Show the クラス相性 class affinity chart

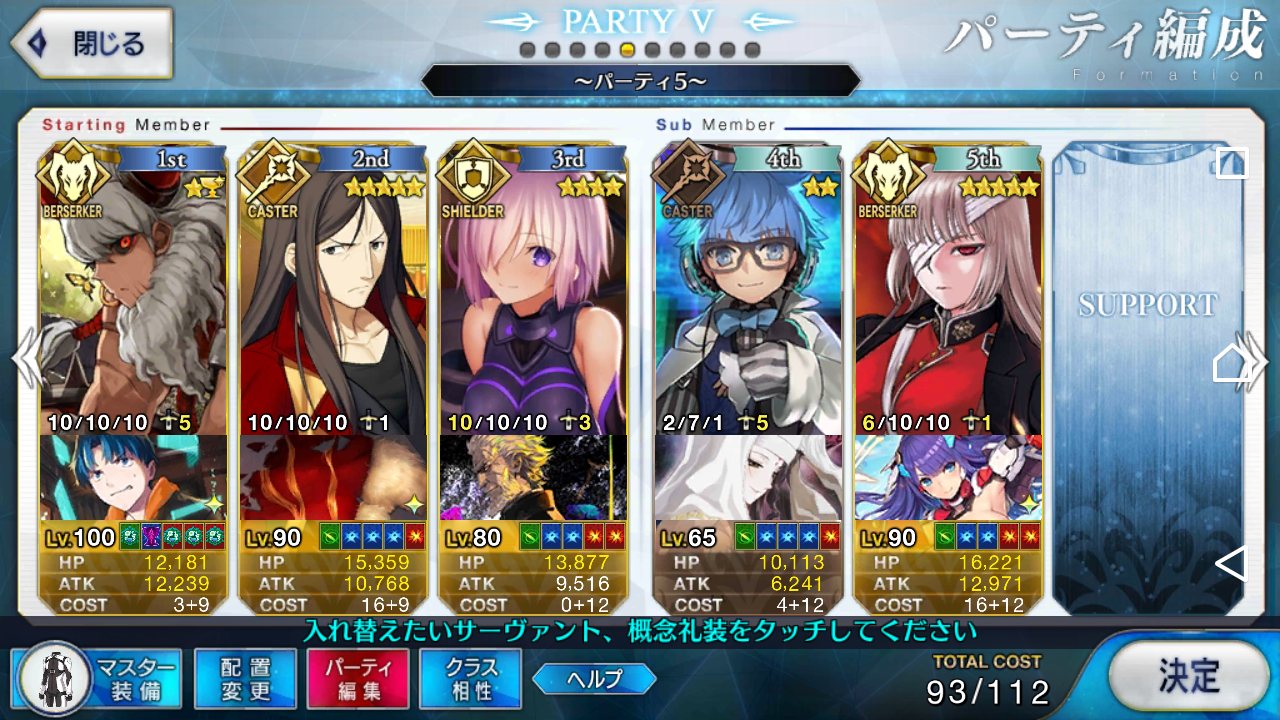(x=470, y=679)
